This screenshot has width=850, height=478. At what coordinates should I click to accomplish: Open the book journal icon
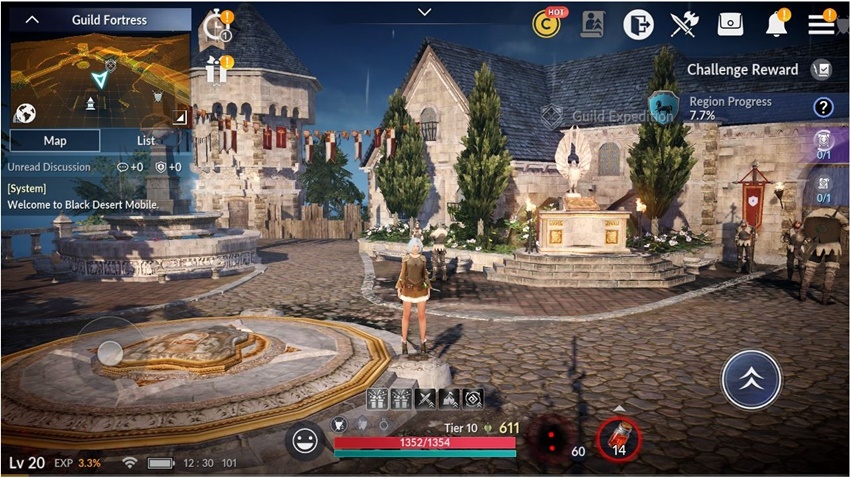(592, 24)
